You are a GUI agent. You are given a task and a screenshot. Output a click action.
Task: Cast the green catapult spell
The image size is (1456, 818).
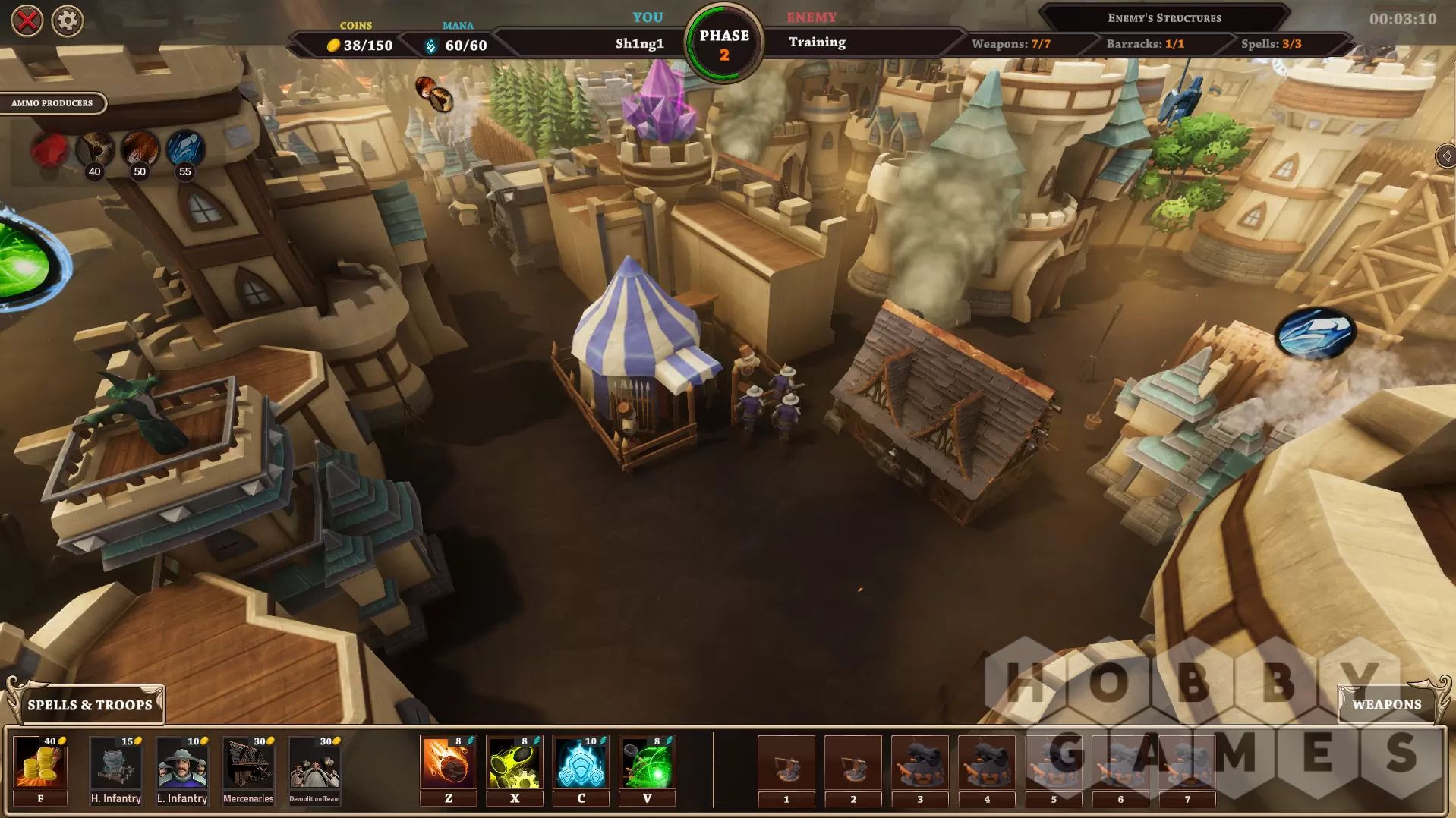tap(647, 763)
